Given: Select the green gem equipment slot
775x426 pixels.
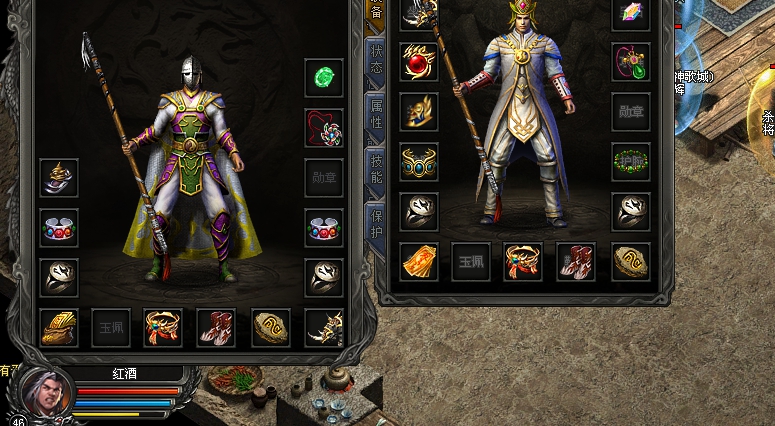Looking at the screenshot, I should coord(324,78).
